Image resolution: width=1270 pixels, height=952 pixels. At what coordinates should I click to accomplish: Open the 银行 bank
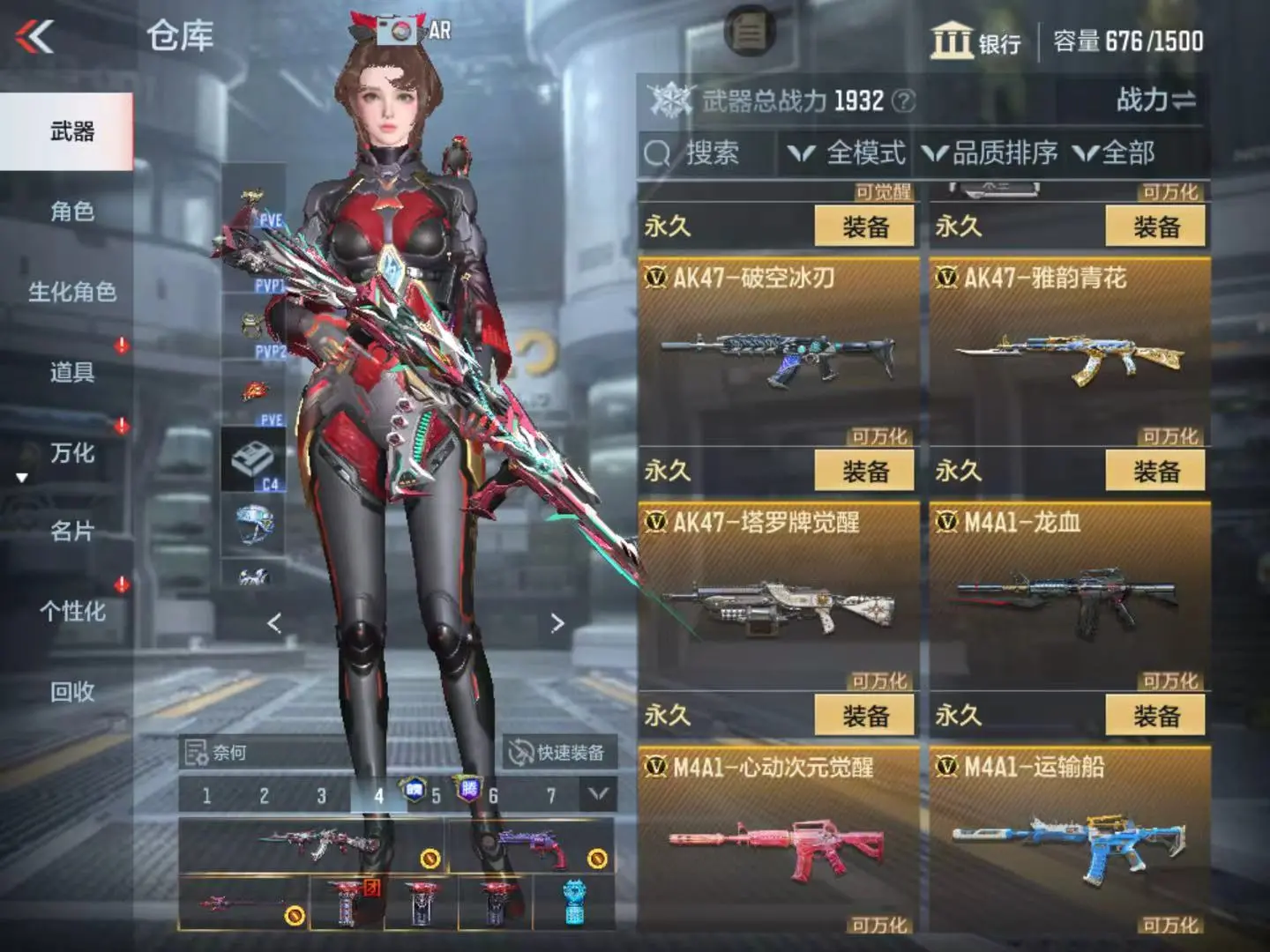[976, 41]
